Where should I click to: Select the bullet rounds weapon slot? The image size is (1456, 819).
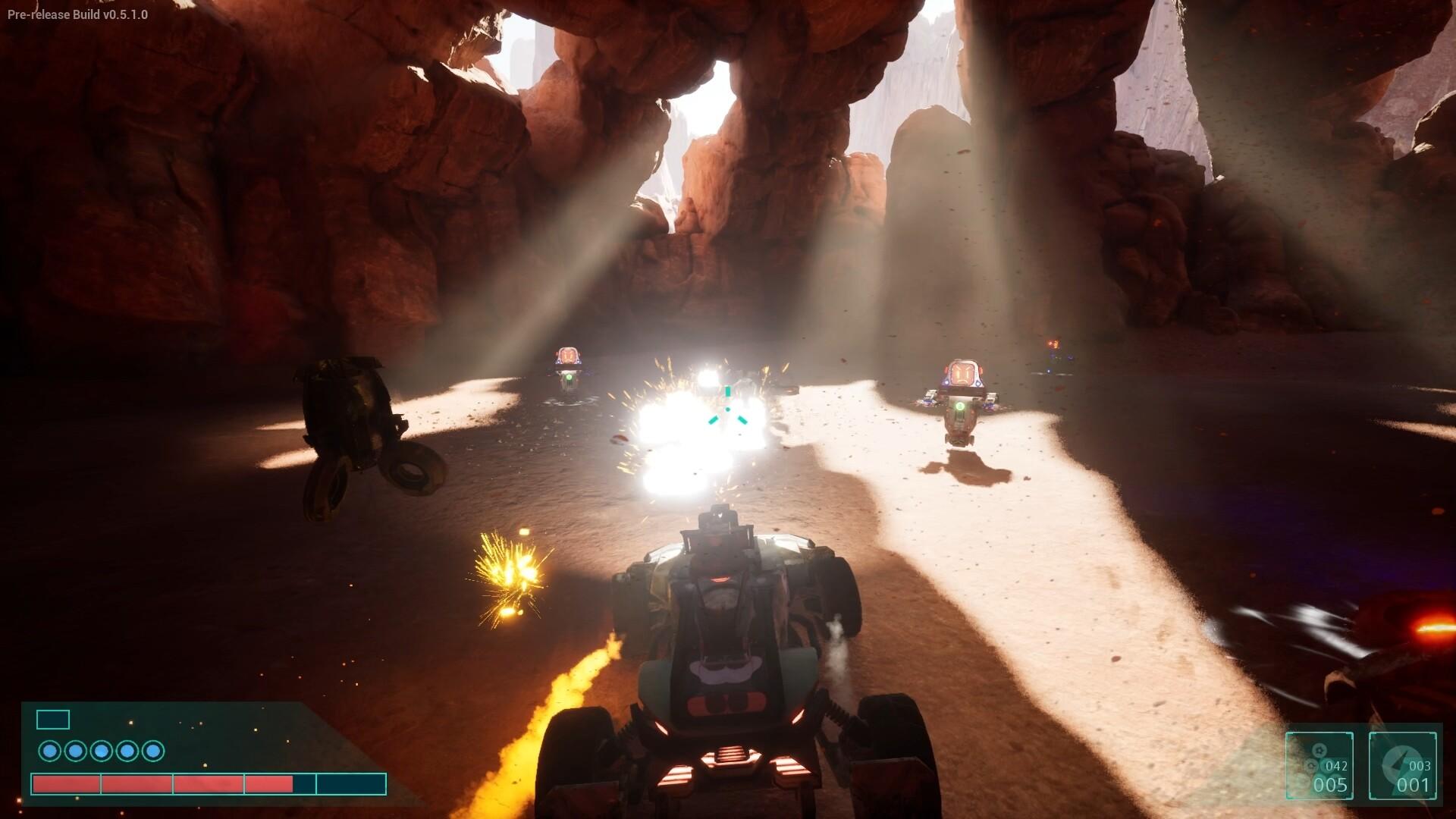(1319, 765)
